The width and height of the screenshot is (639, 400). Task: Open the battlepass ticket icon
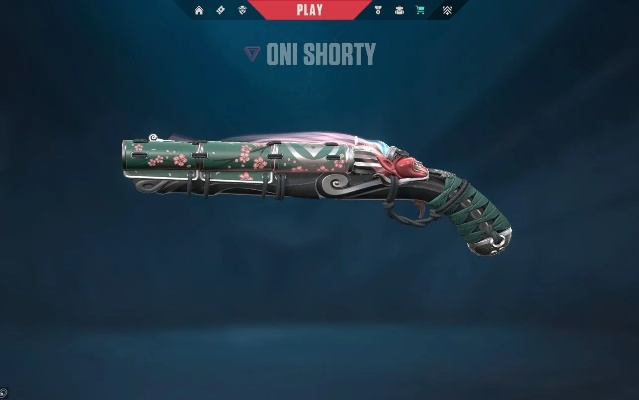coord(223,10)
